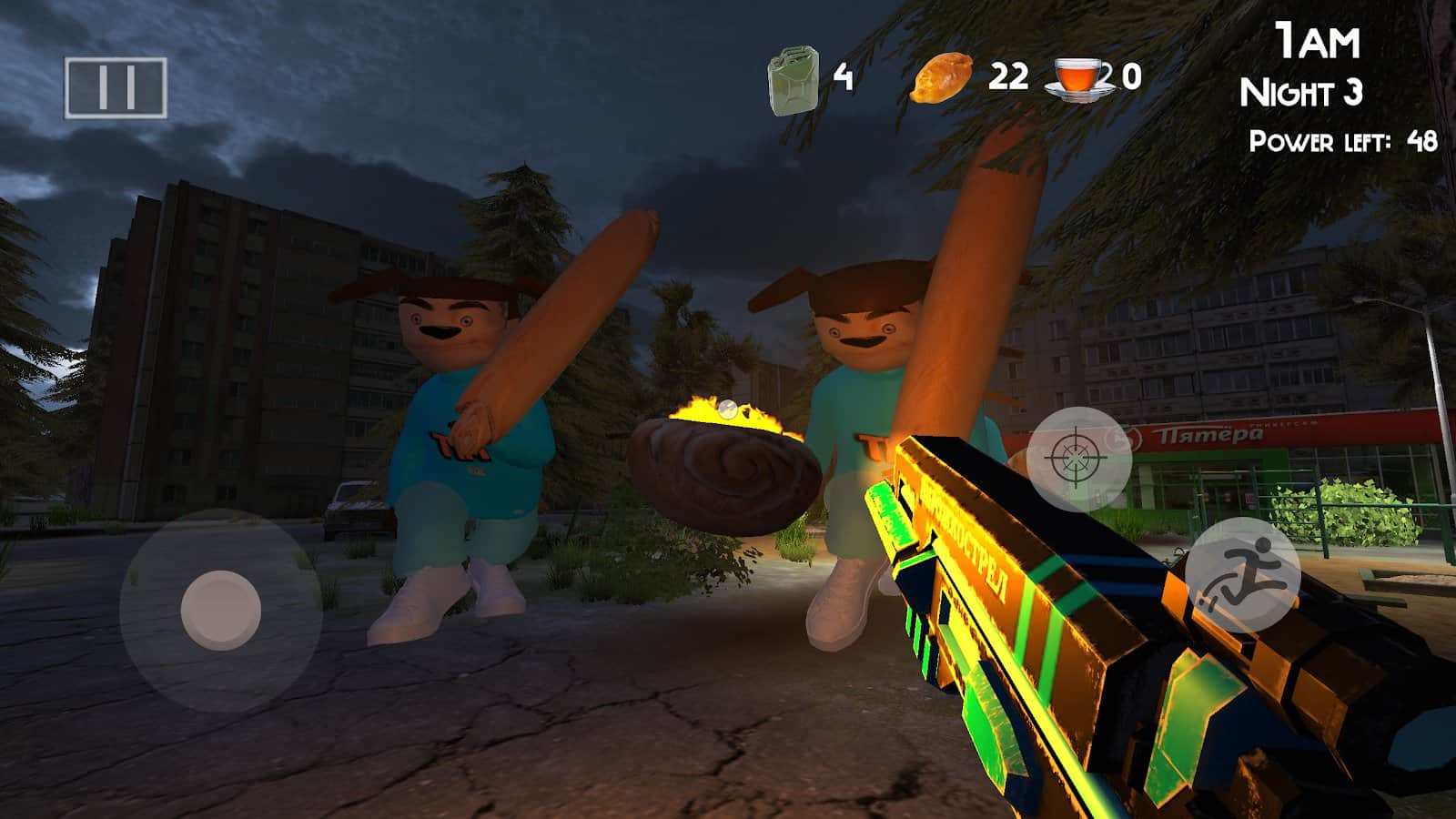Select the green fuel canister icon

tap(793, 81)
